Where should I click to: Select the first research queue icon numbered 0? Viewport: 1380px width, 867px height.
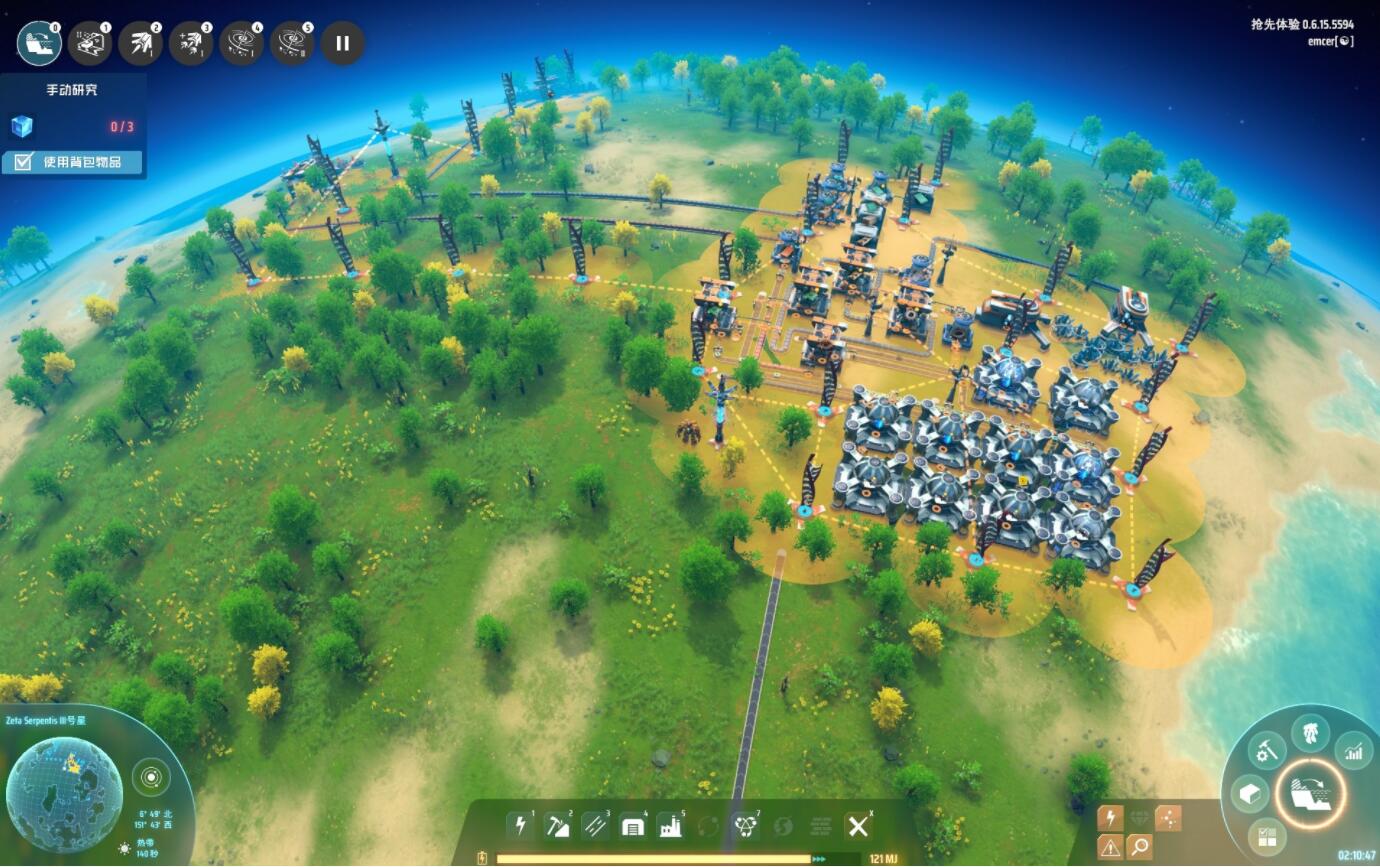tap(39, 44)
